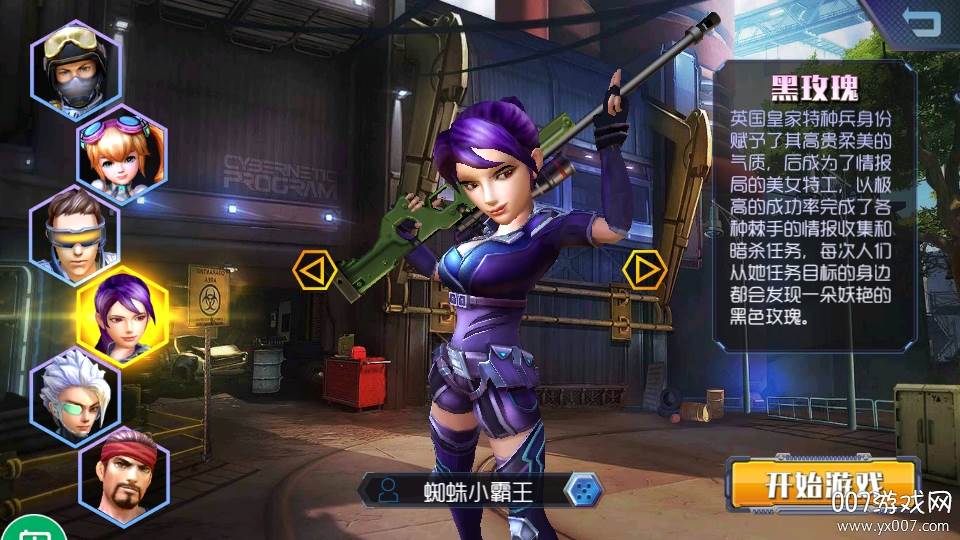Image resolution: width=960 pixels, height=540 pixels.
Task: Select the masked soldier with goggles portrait
Action: (75, 62)
